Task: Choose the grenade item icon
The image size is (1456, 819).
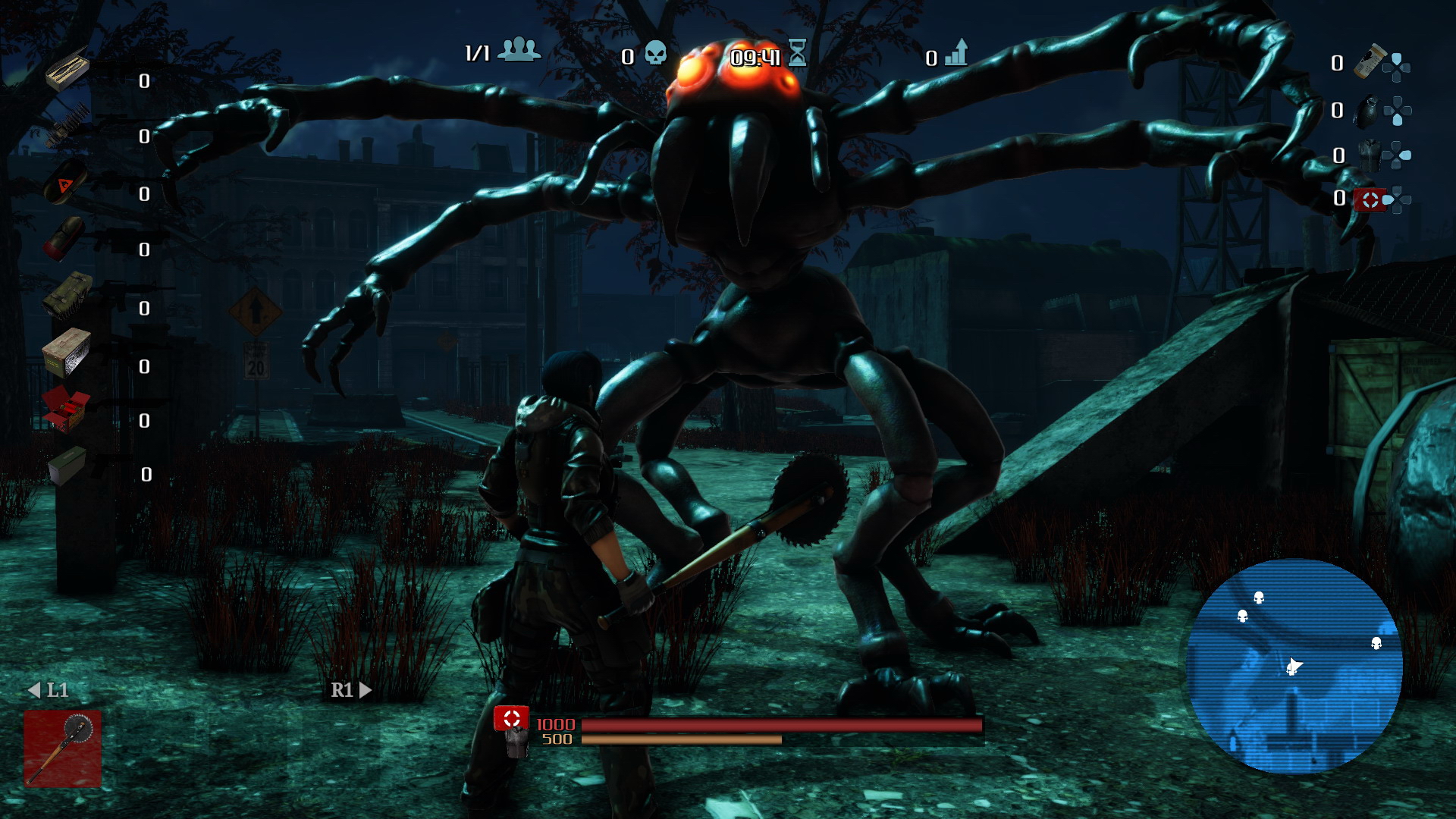Action: tap(1367, 112)
